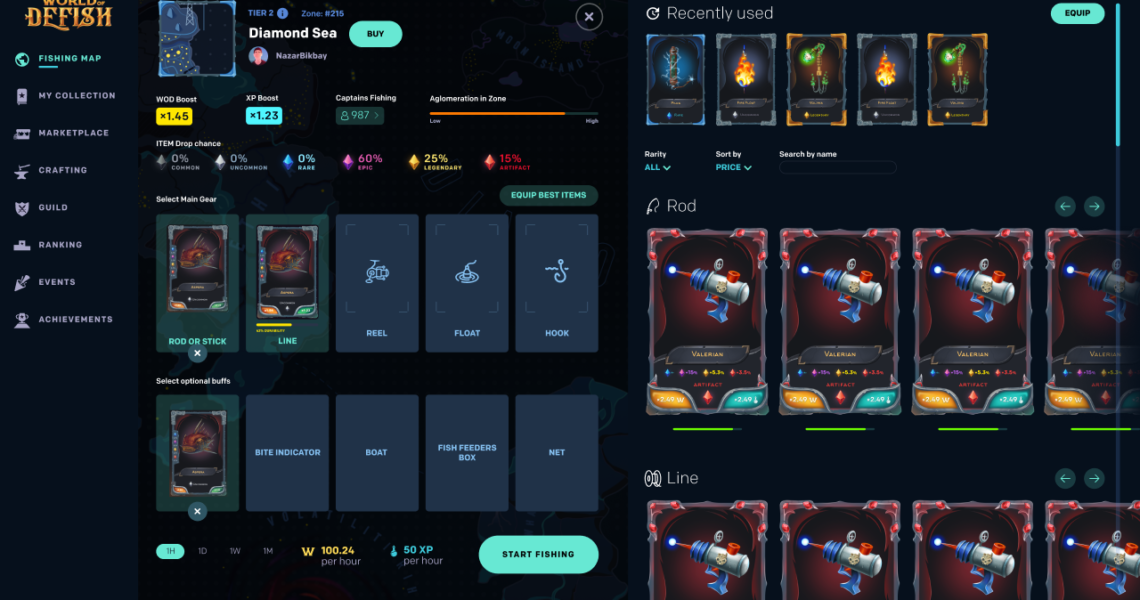Switch duration to 1D
Image resolution: width=1140 pixels, height=600 pixels.
(202, 551)
